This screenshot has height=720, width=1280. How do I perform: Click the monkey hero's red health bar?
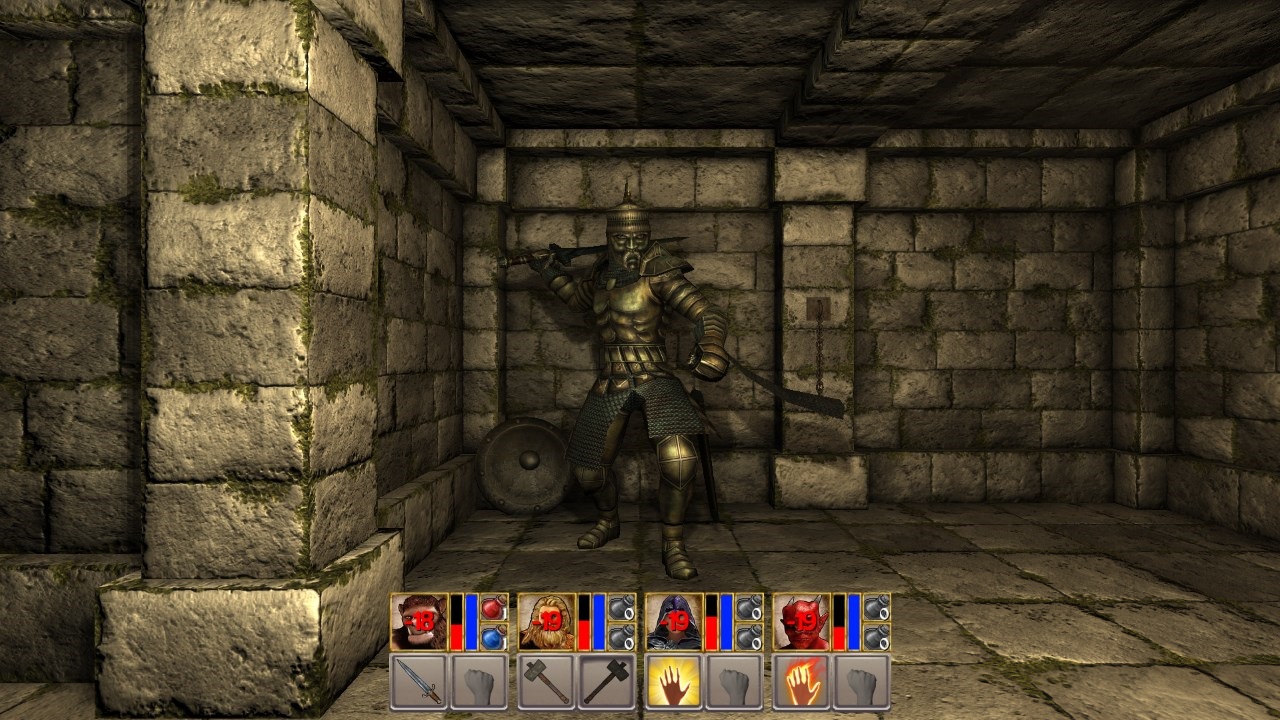tap(458, 633)
